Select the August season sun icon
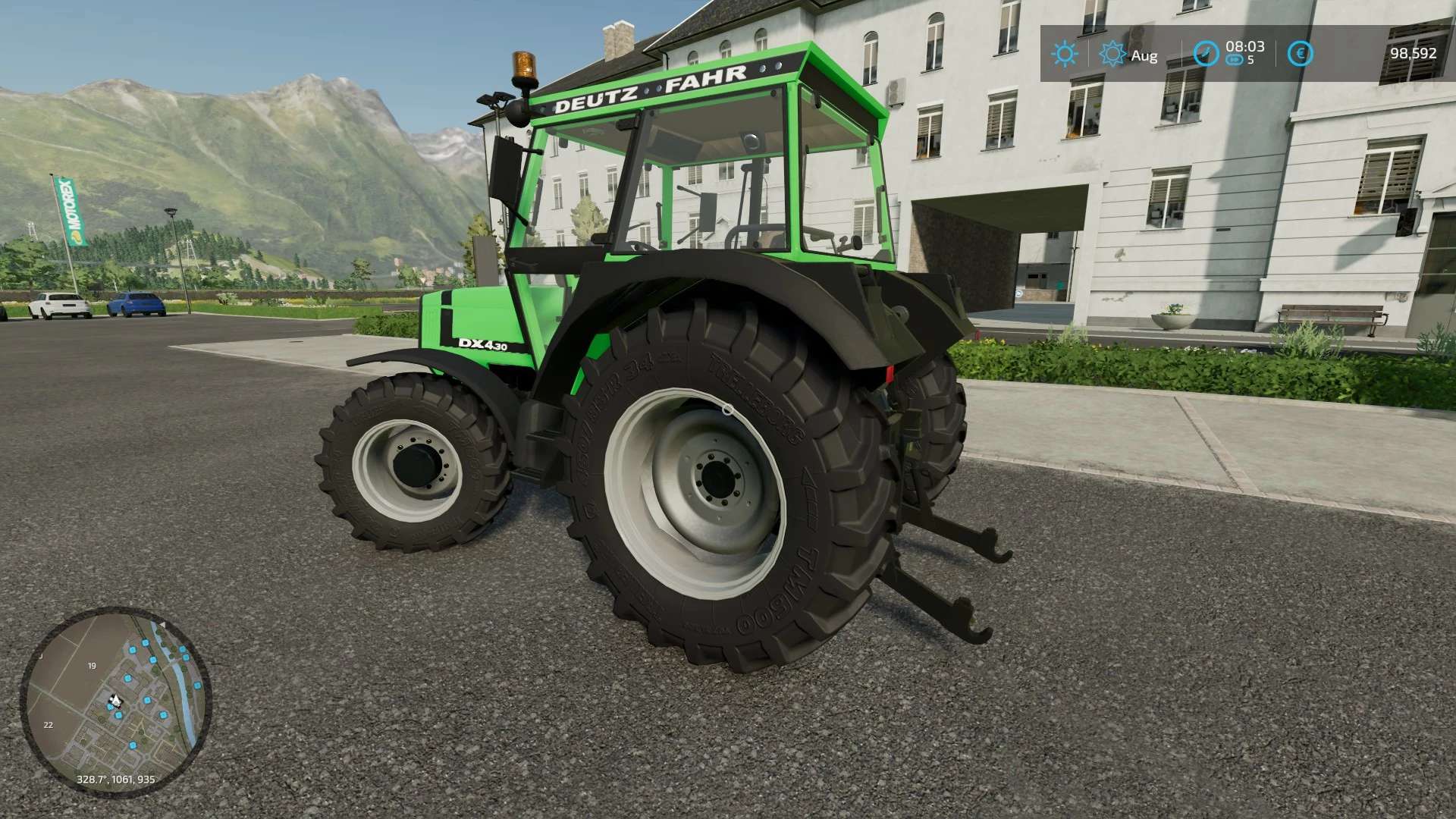The height and width of the screenshot is (819, 1456). click(1112, 54)
